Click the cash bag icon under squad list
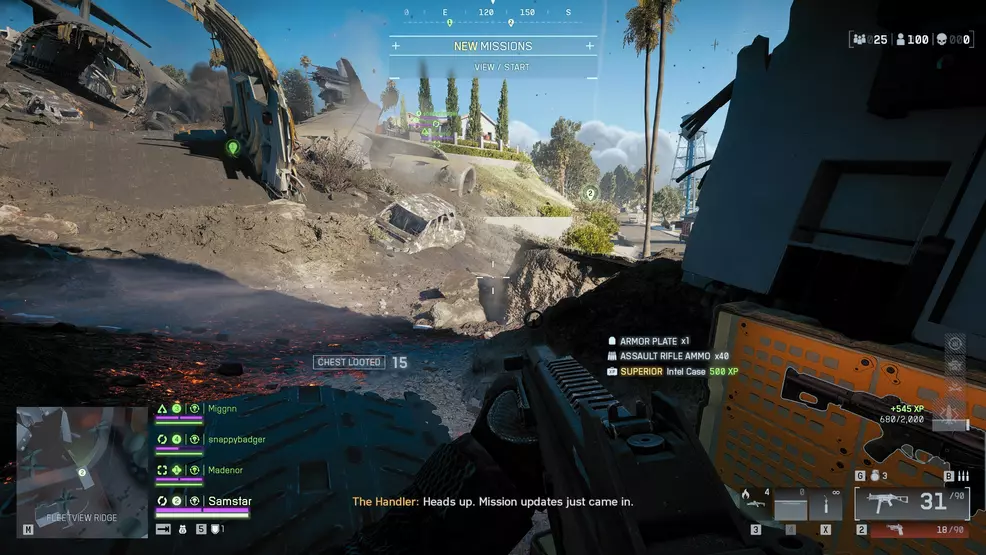 coord(184,528)
